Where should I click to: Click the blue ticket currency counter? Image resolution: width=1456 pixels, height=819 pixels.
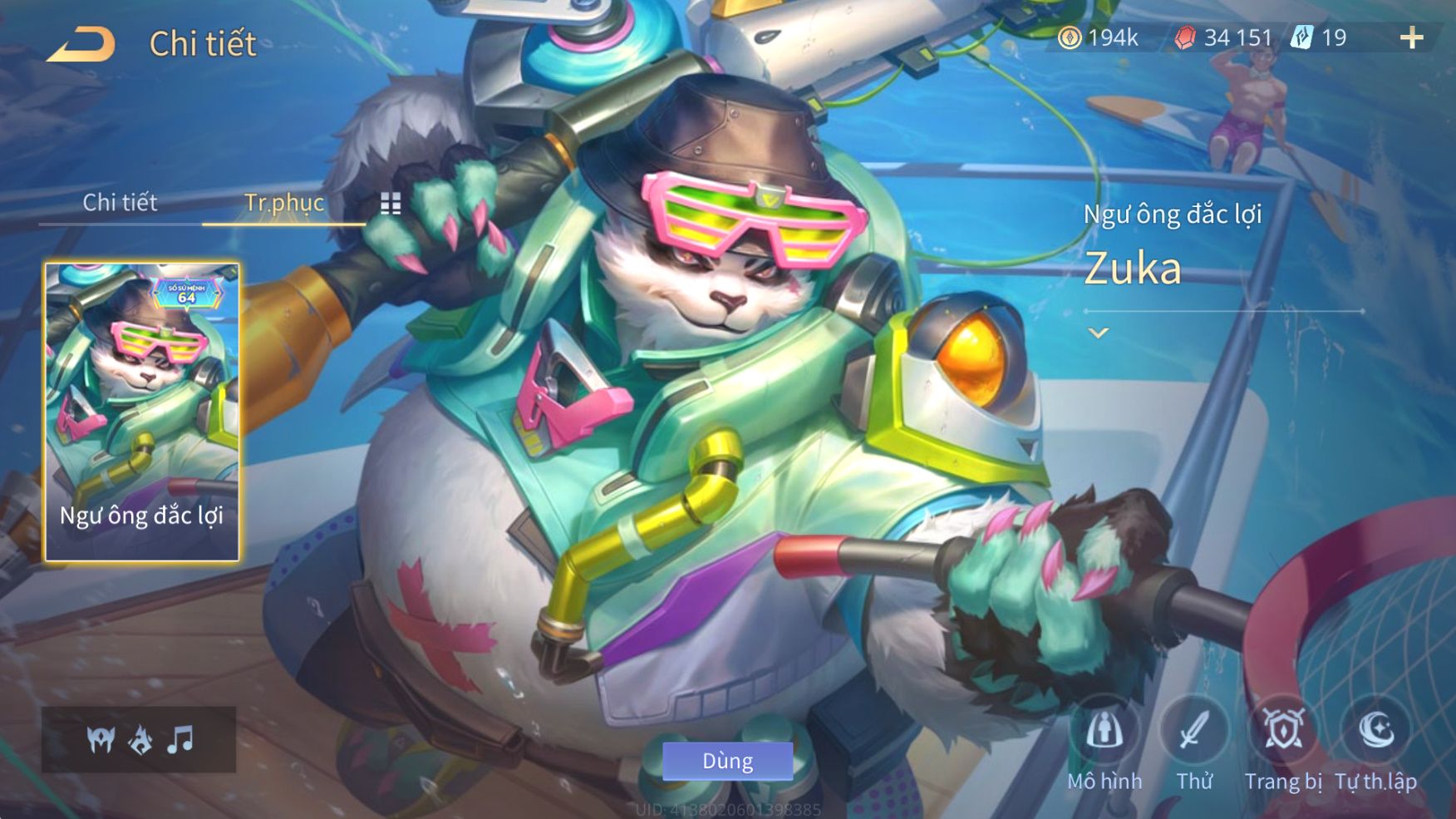[x=1320, y=37]
